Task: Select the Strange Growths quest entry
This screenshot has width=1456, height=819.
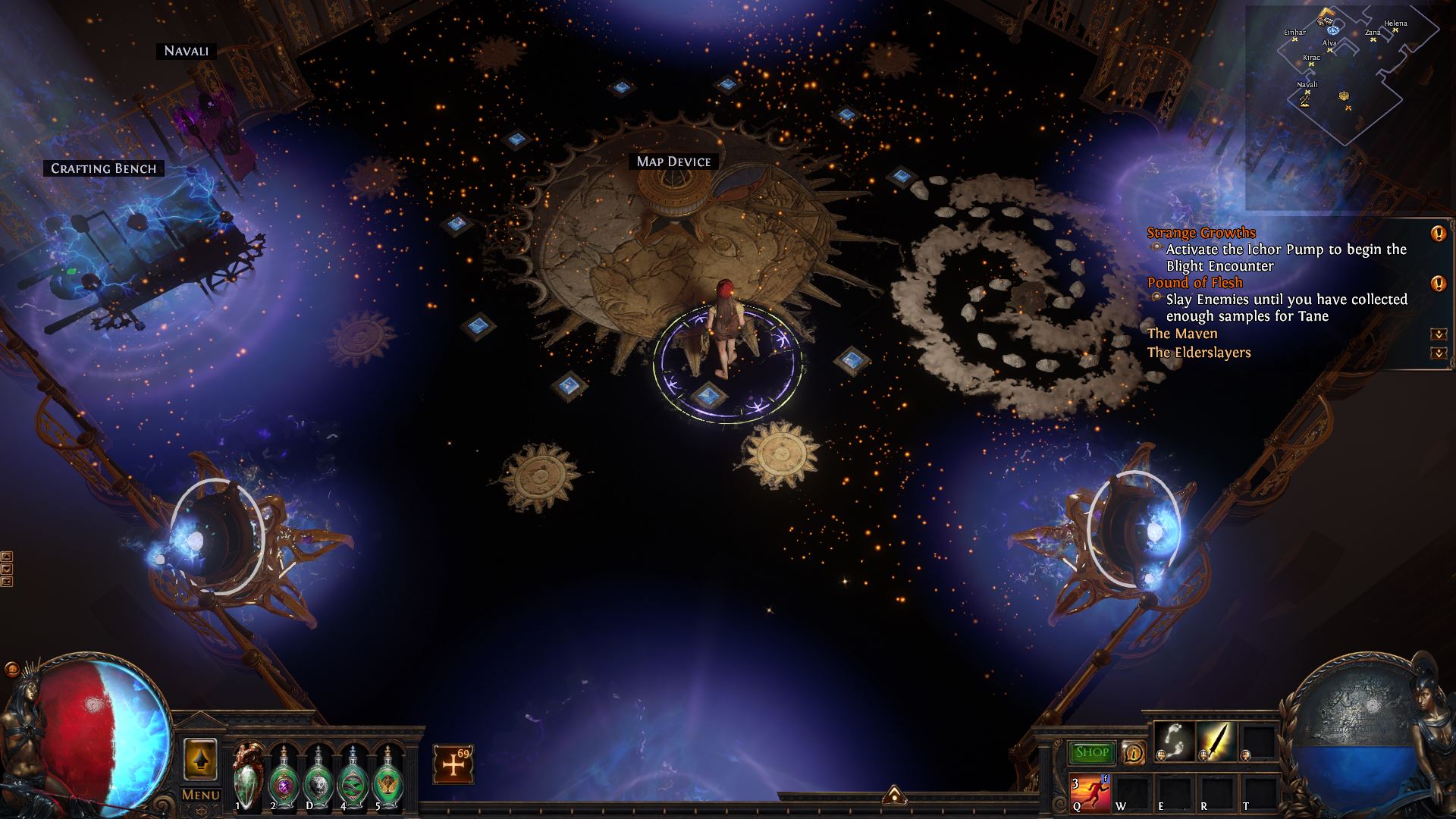Action: coord(1201,233)
